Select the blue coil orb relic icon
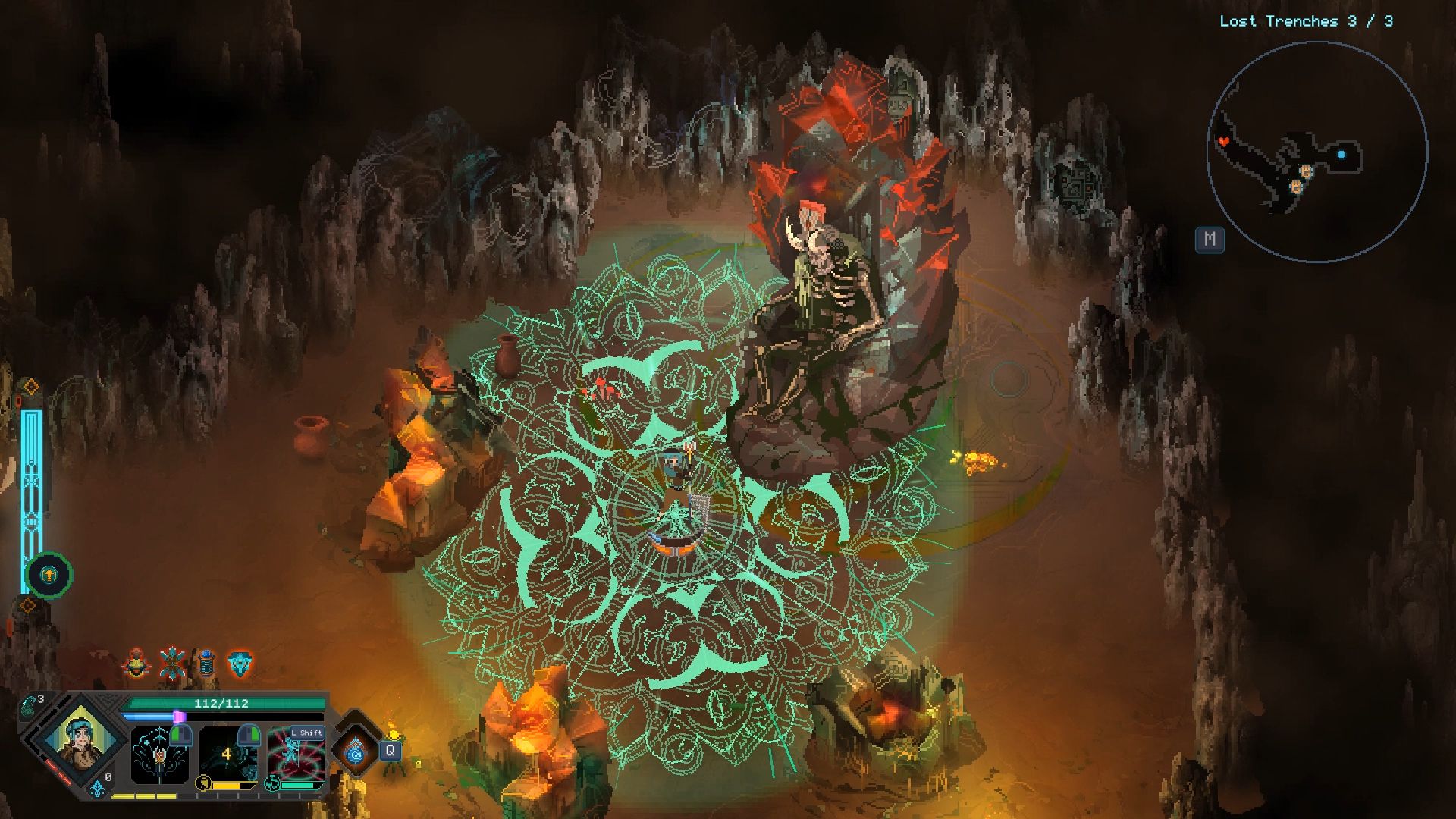This screenshot has height=819, width=1456. [x=206, y=664]
